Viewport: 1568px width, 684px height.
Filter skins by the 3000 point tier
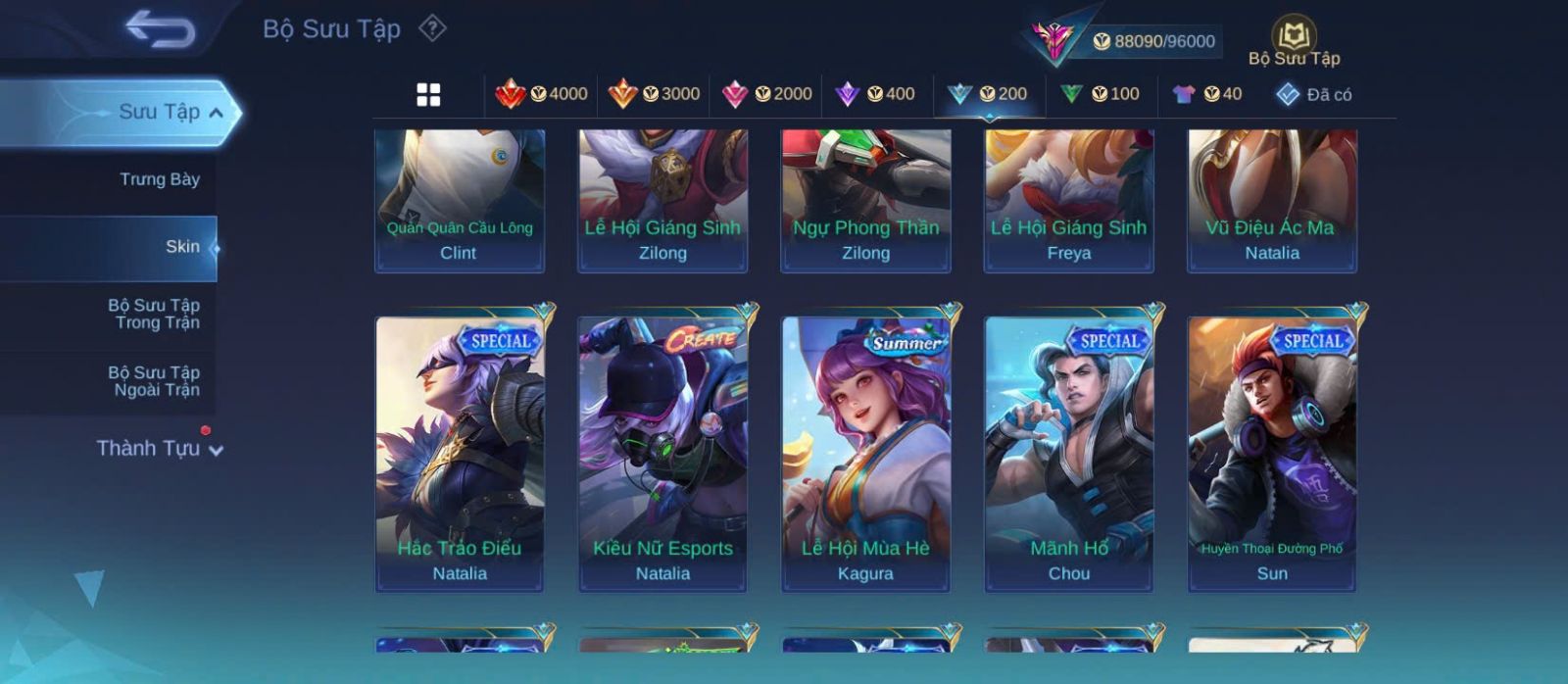point(654,94)
